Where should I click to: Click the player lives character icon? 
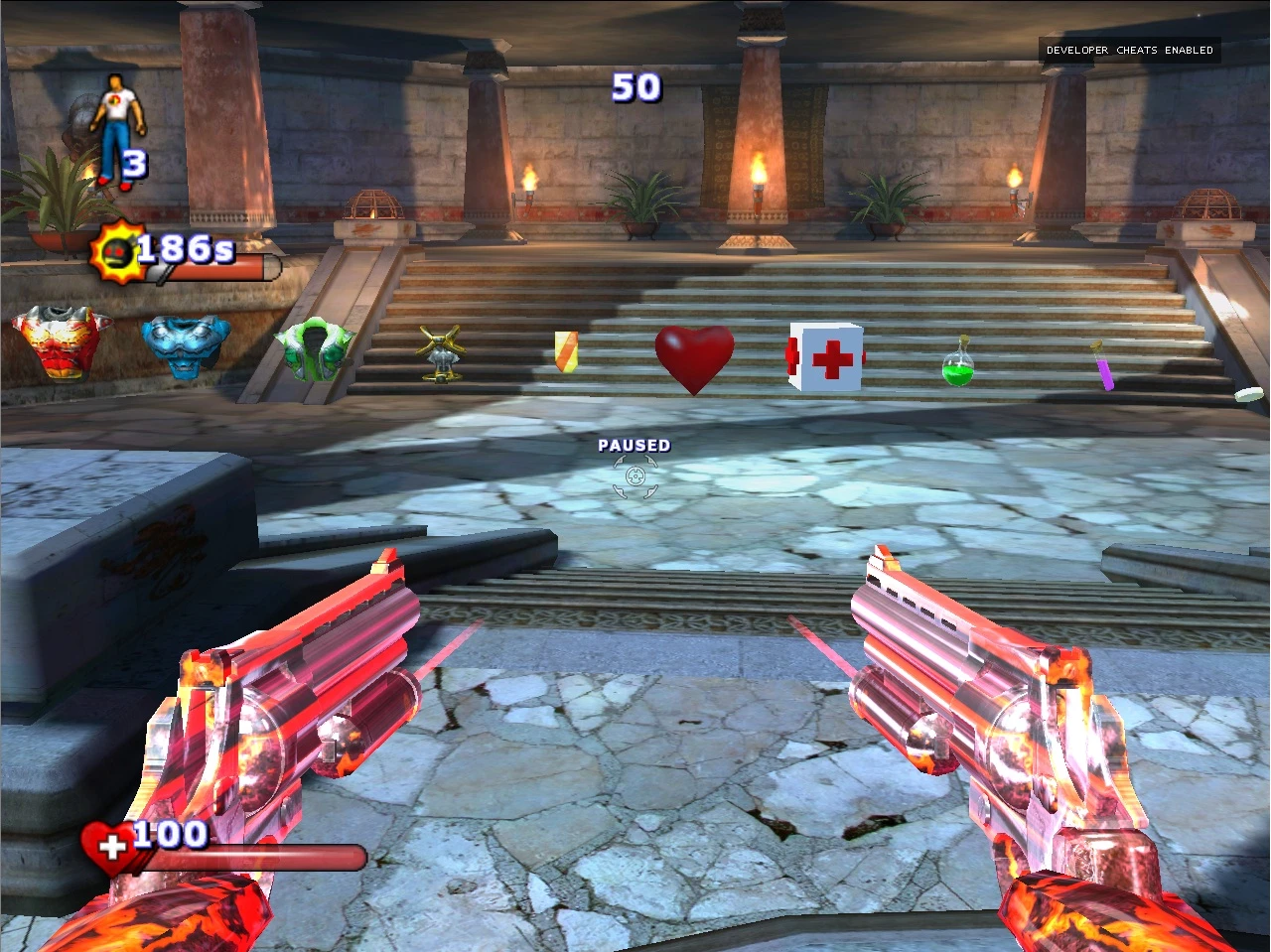coord(116,119)
